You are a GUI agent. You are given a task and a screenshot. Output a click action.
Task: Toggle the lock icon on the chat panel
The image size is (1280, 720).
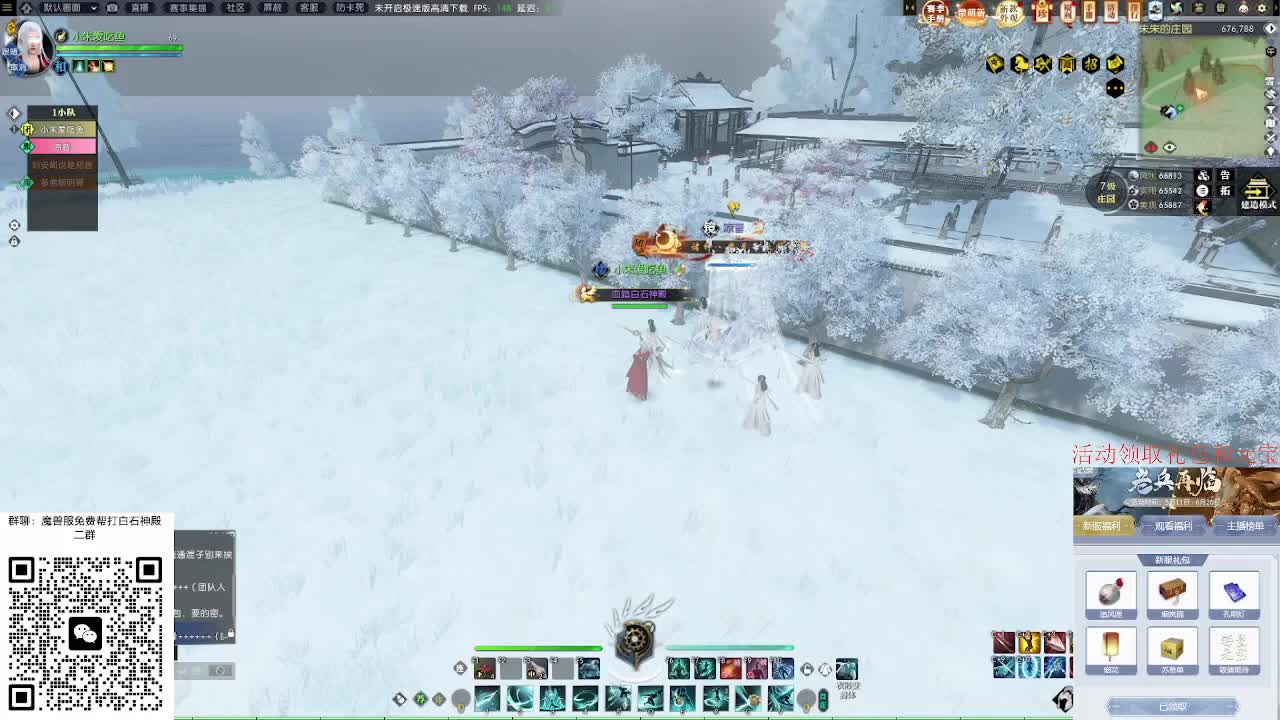click(x=231, y=633)
